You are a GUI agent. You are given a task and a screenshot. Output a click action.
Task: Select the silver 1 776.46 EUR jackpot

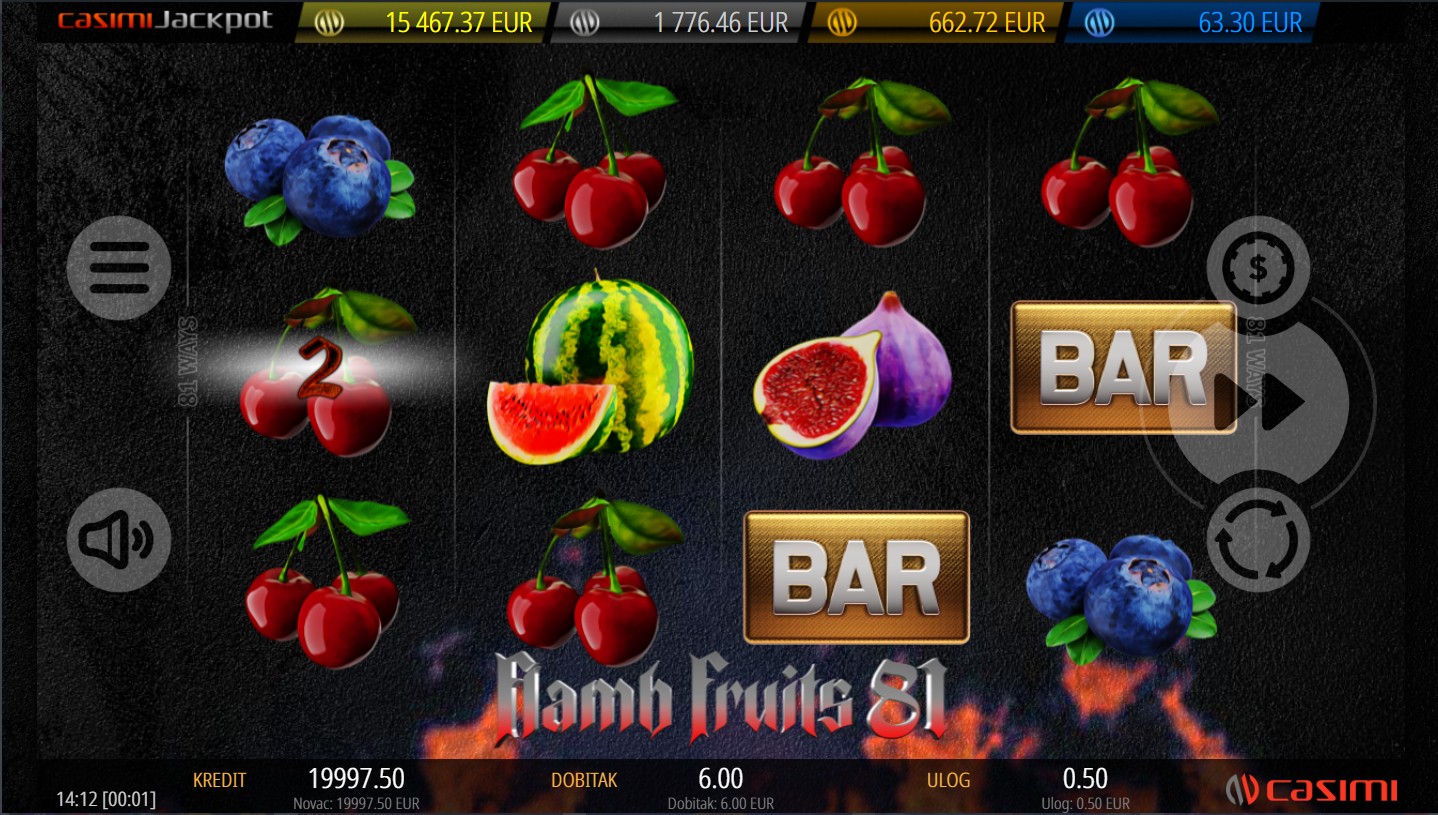coord(678,22)
